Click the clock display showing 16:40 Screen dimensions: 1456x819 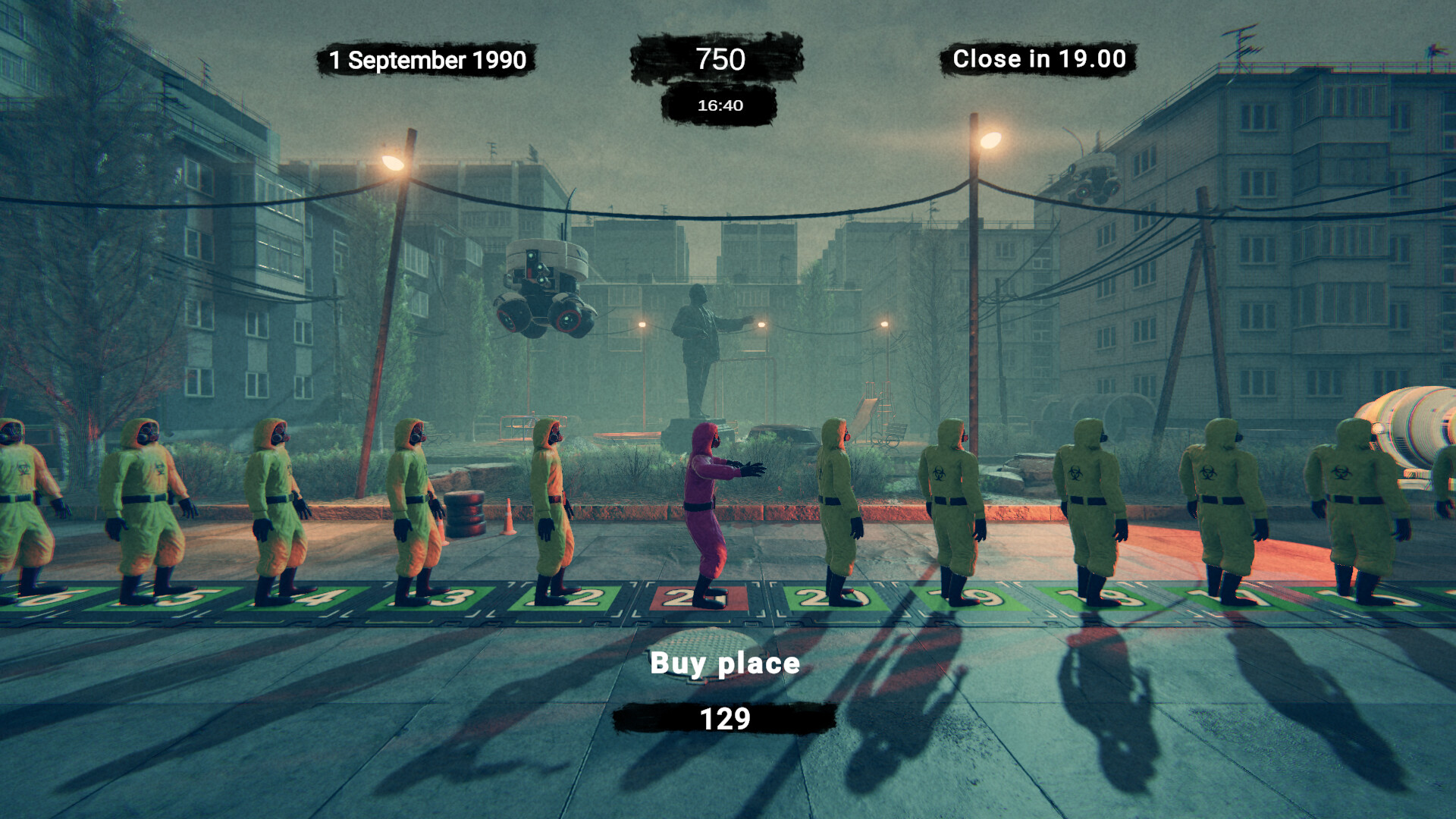[720, 106]
